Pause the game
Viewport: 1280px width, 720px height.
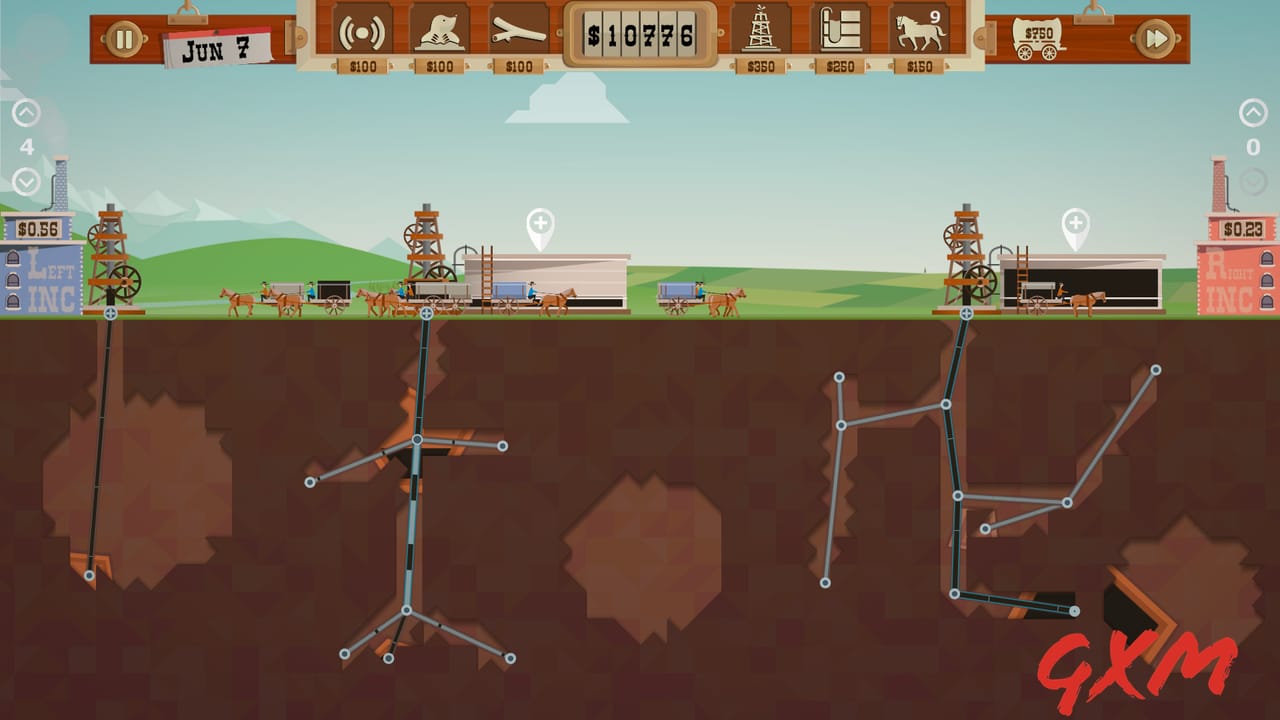pos(121,38)
